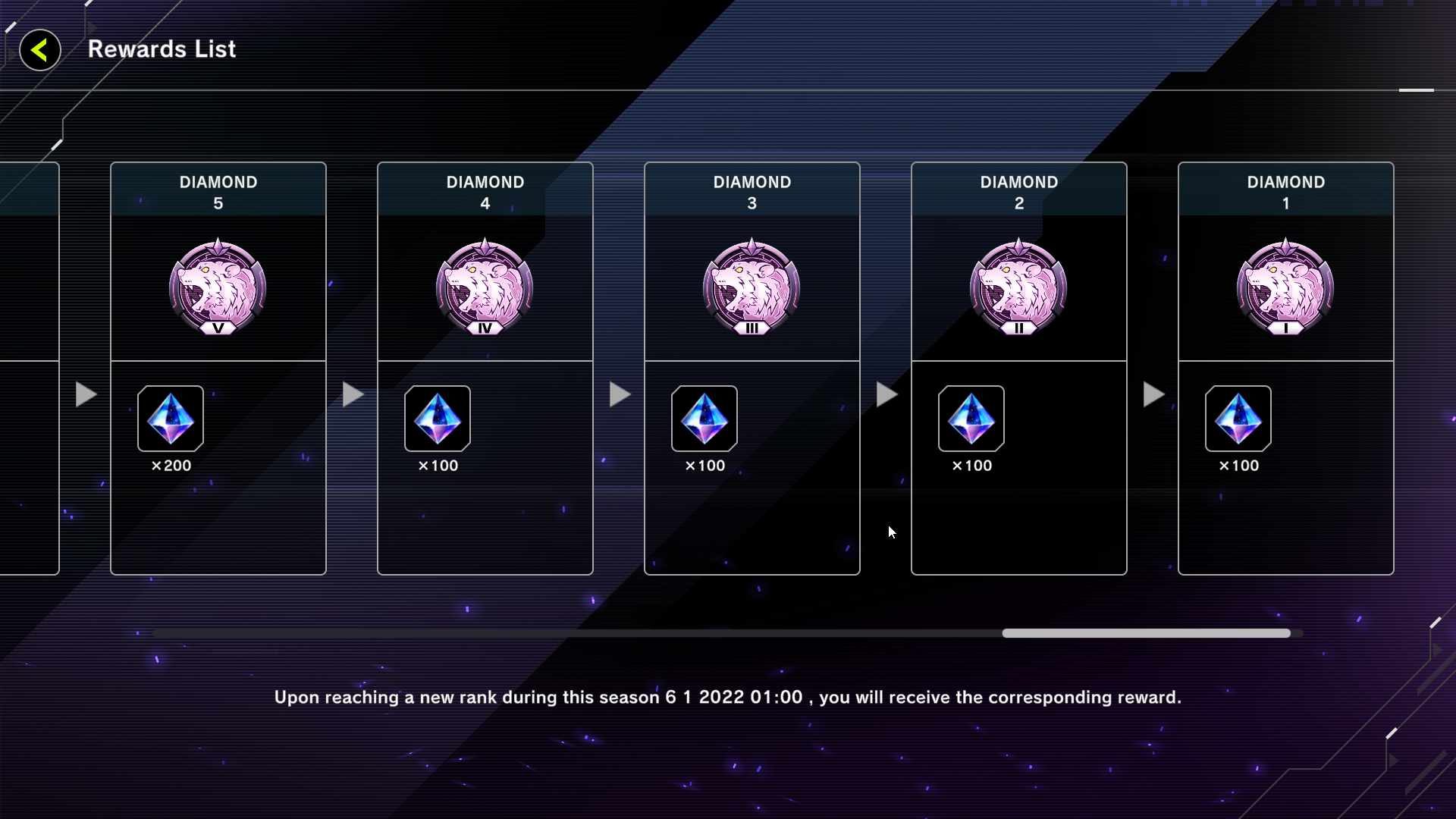
Task: Select the Diamond 5 rank card
Action: (218, 288)
